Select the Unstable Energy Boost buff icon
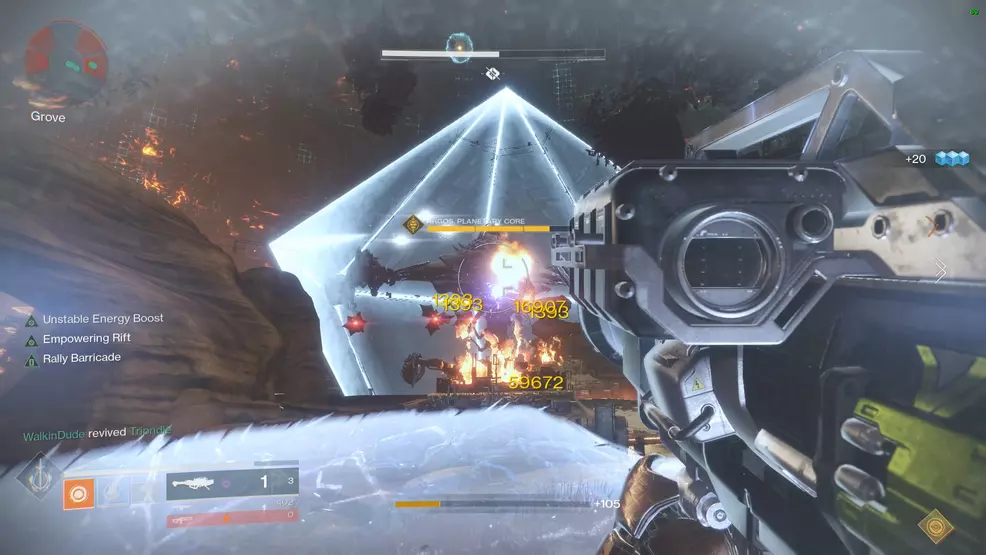Image resolution: width=986 pixels, height=555 pixels. pos(31,320)
